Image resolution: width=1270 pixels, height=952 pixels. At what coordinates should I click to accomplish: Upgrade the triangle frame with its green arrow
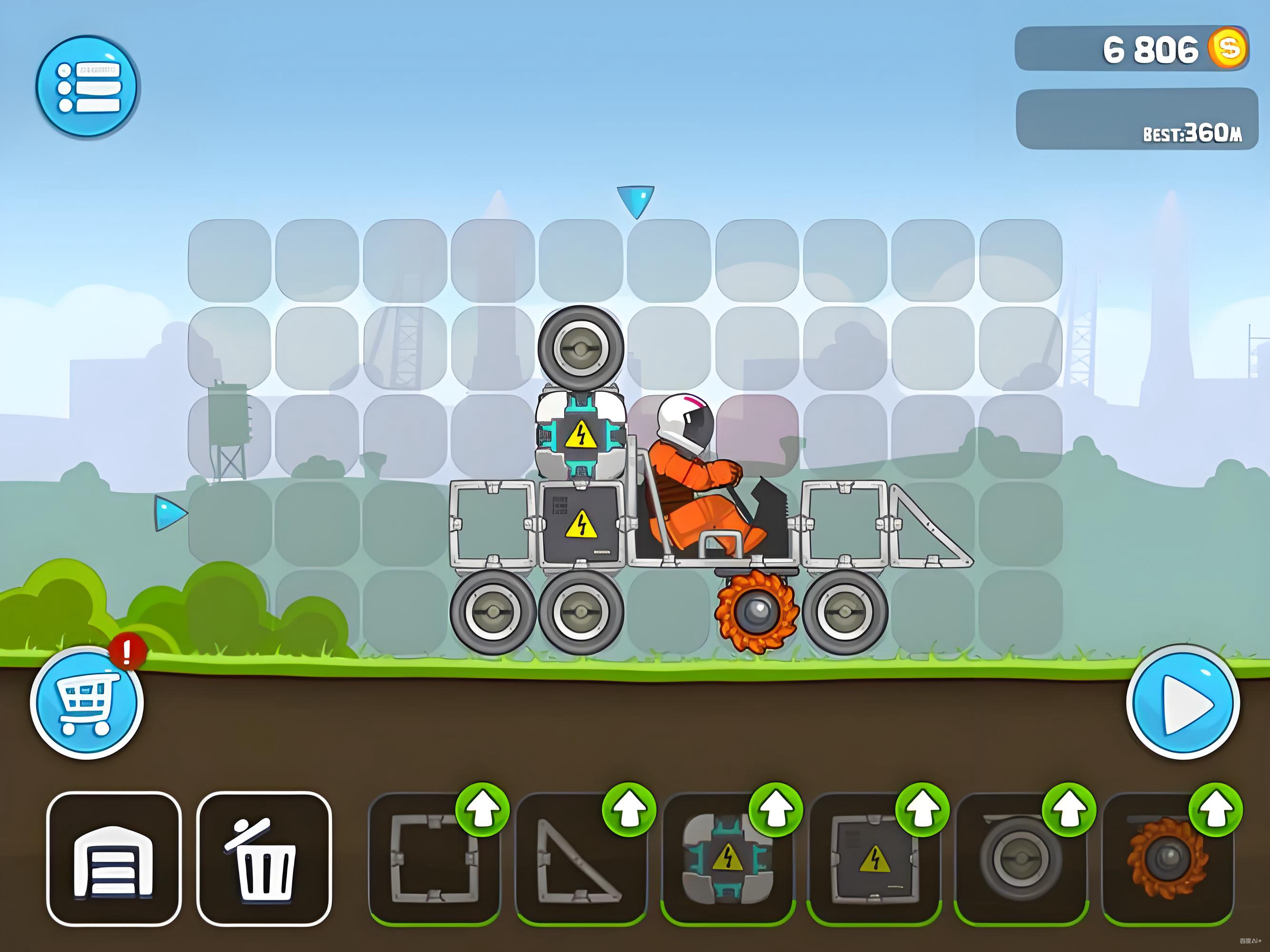pos(629,810)
